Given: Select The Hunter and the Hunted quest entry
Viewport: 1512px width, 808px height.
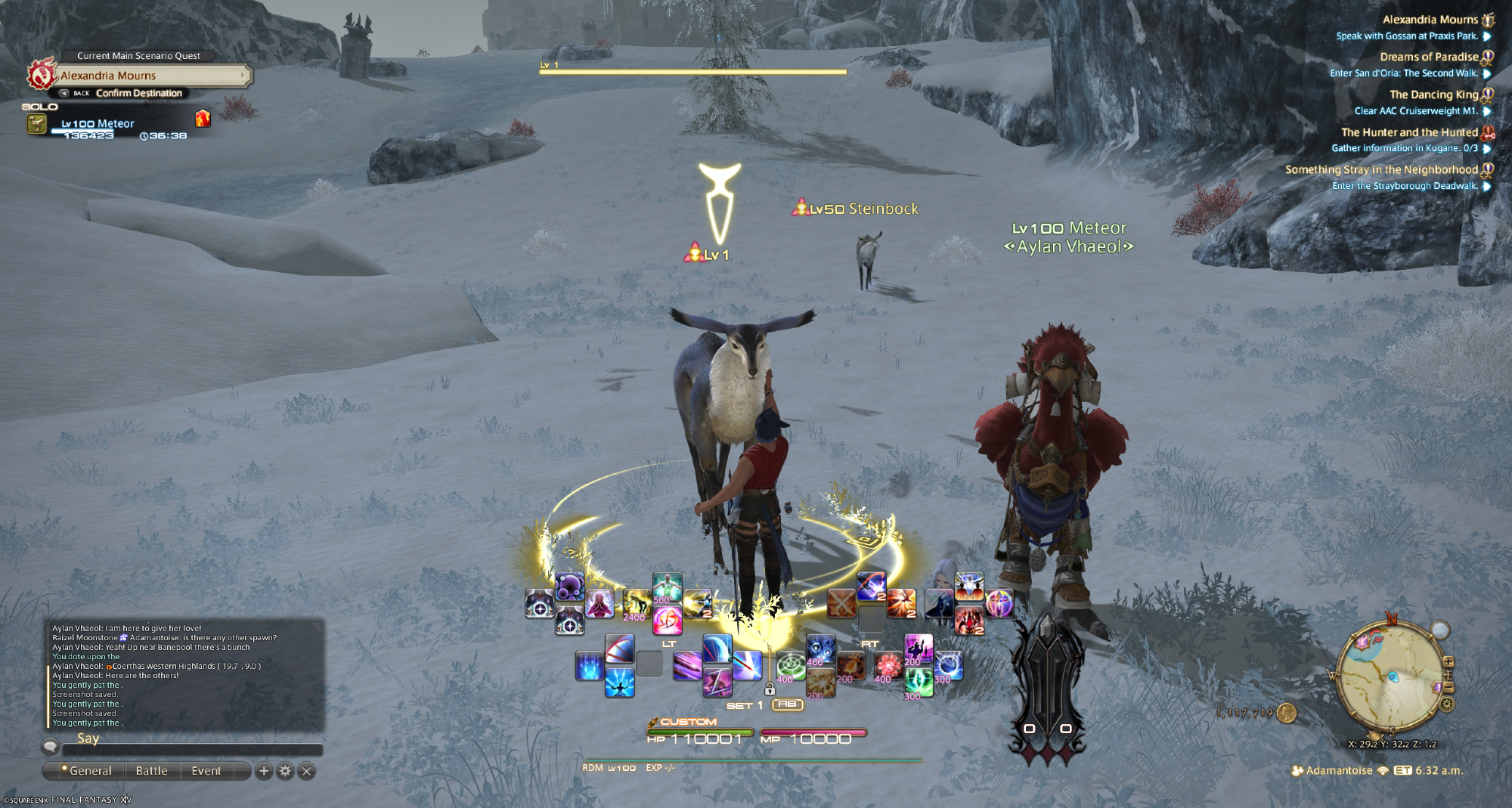Looking at the screenshot, I should click(1408, 132).
